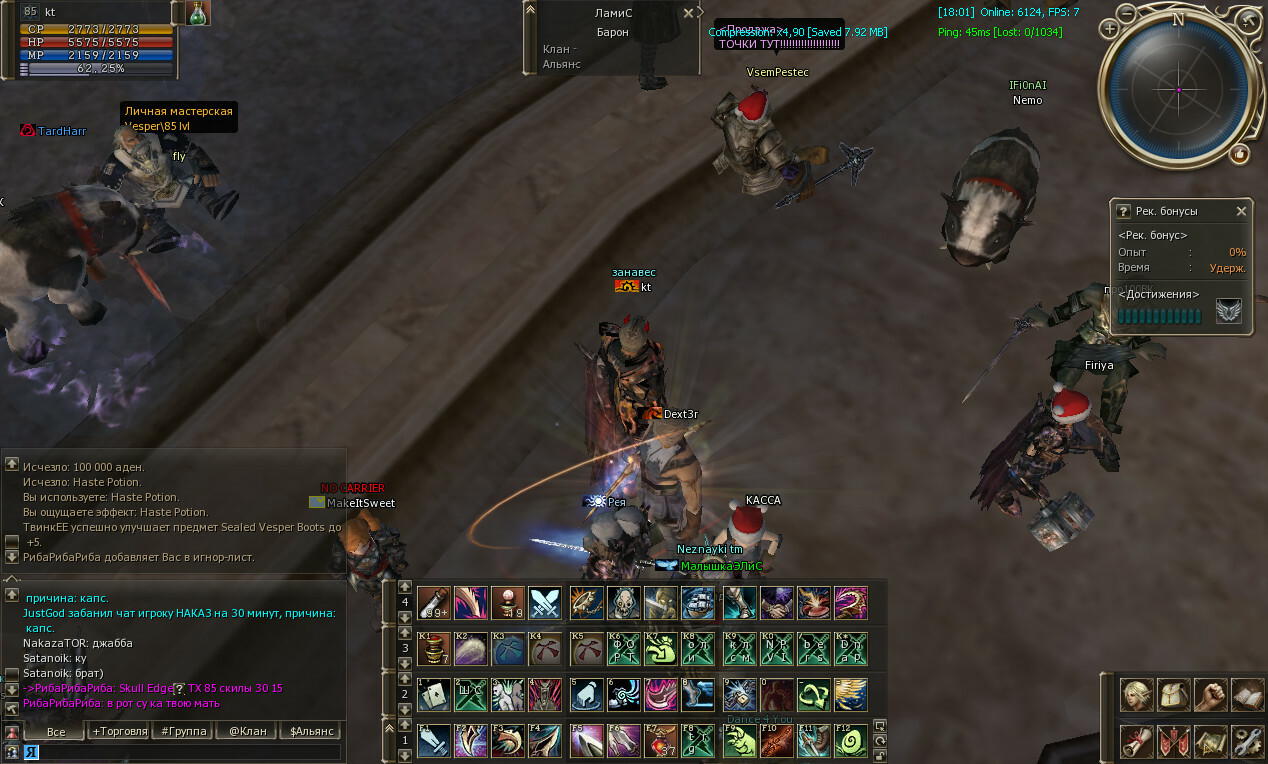Activate the sailing ship hotbar skill
1268x764 pixels.
(x=697, y=603)
